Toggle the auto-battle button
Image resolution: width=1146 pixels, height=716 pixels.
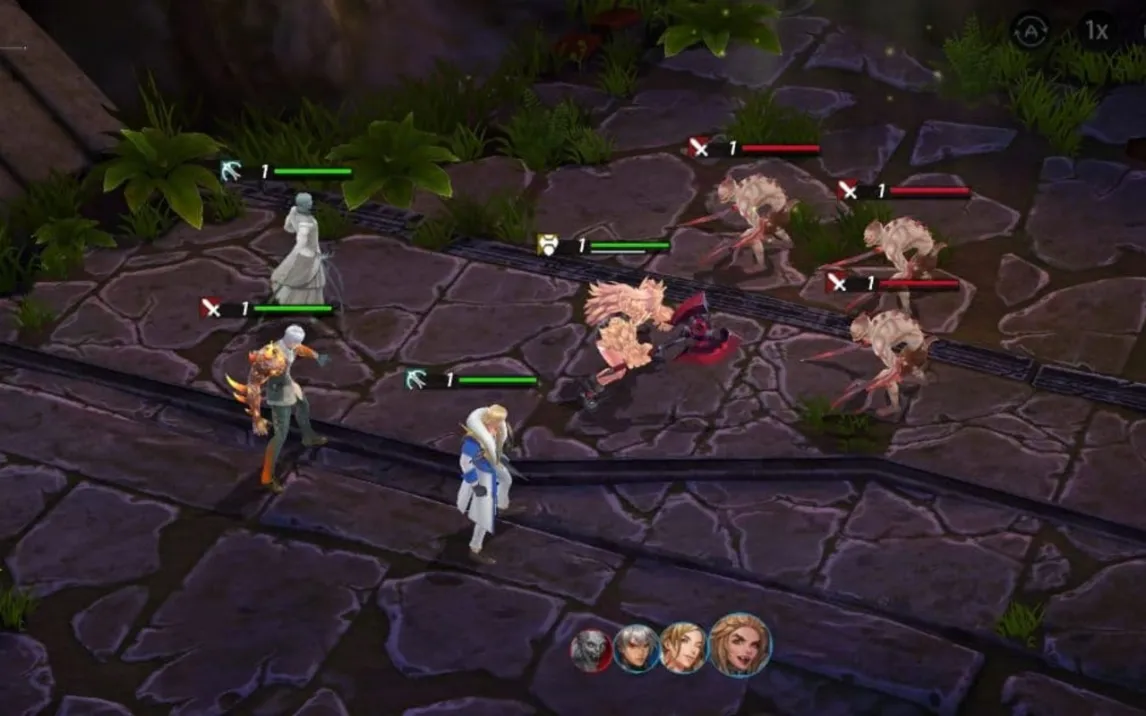(1030, 31)
